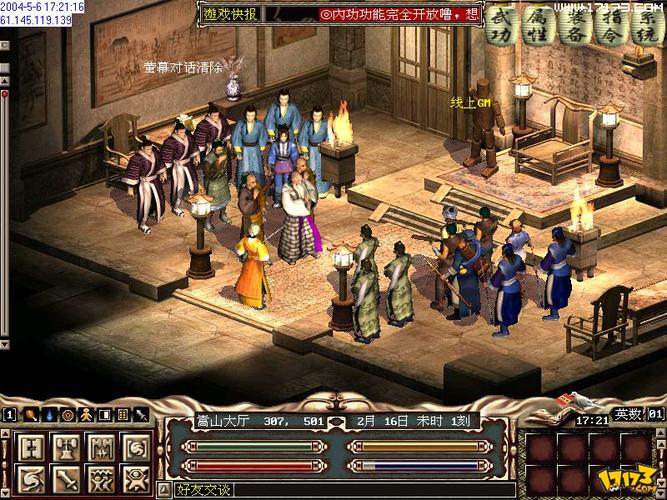Select the dagger toolbar icon
This screenshot has height=500, width=667.
coord(141,415)
